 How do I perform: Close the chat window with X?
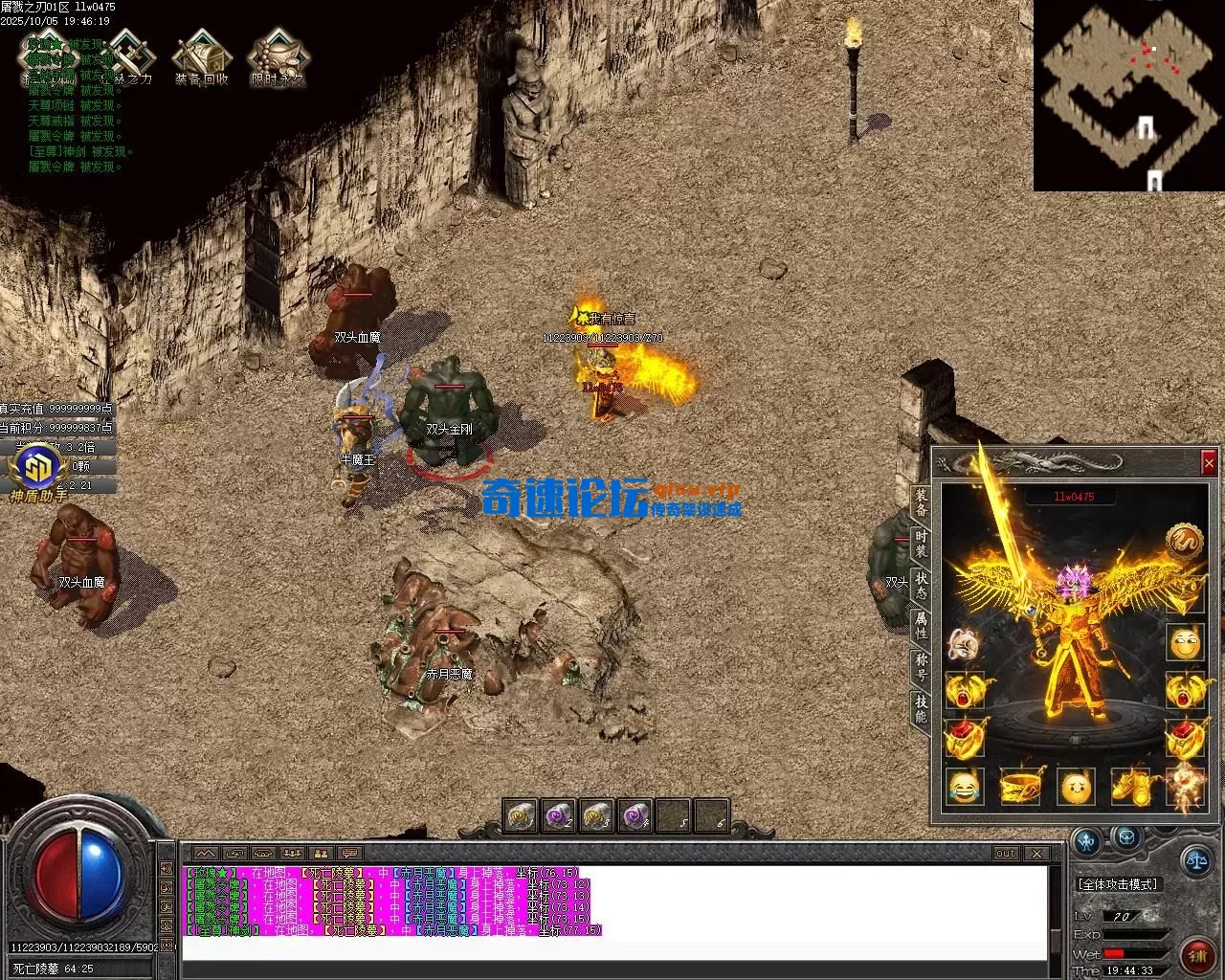[1036, 853]
